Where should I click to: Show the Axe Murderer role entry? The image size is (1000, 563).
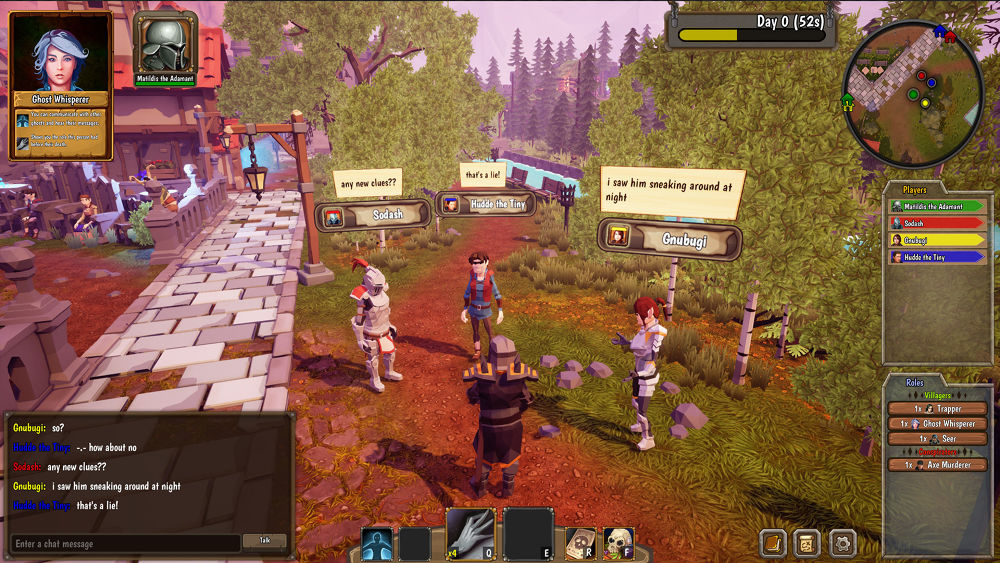(938, 465)
